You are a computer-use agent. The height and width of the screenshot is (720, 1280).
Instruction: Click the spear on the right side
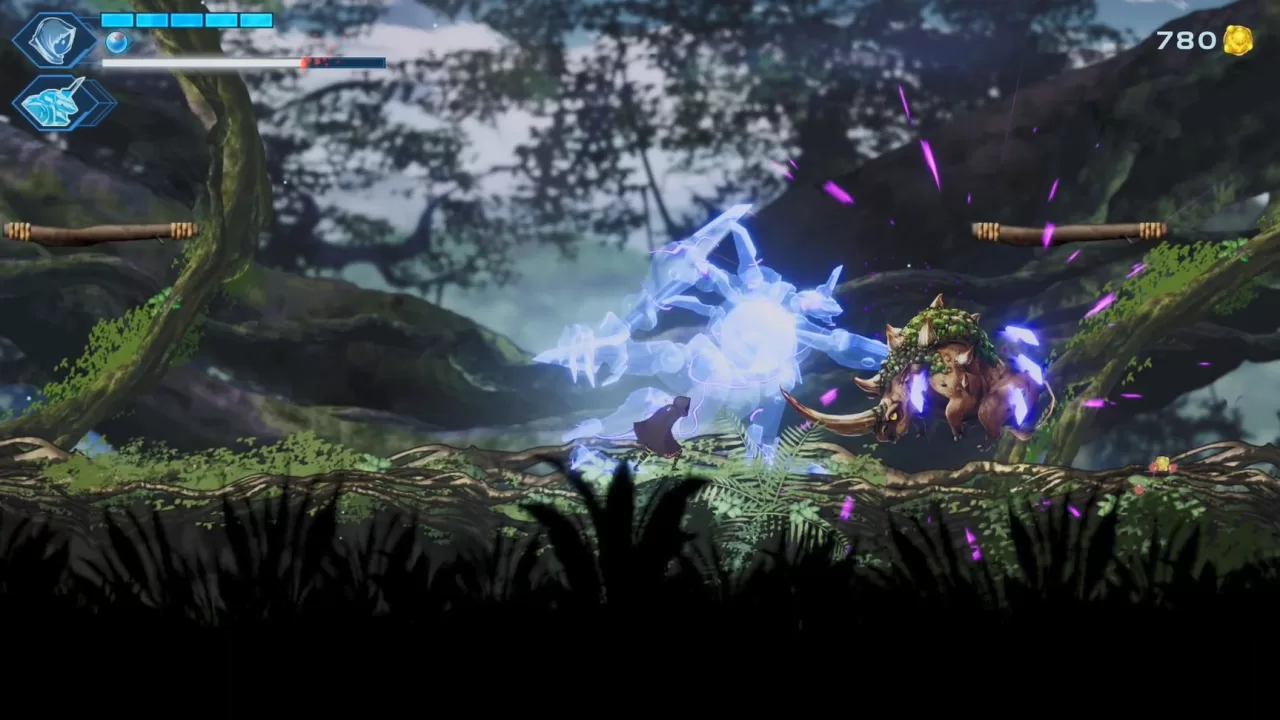coord(1070,230)
